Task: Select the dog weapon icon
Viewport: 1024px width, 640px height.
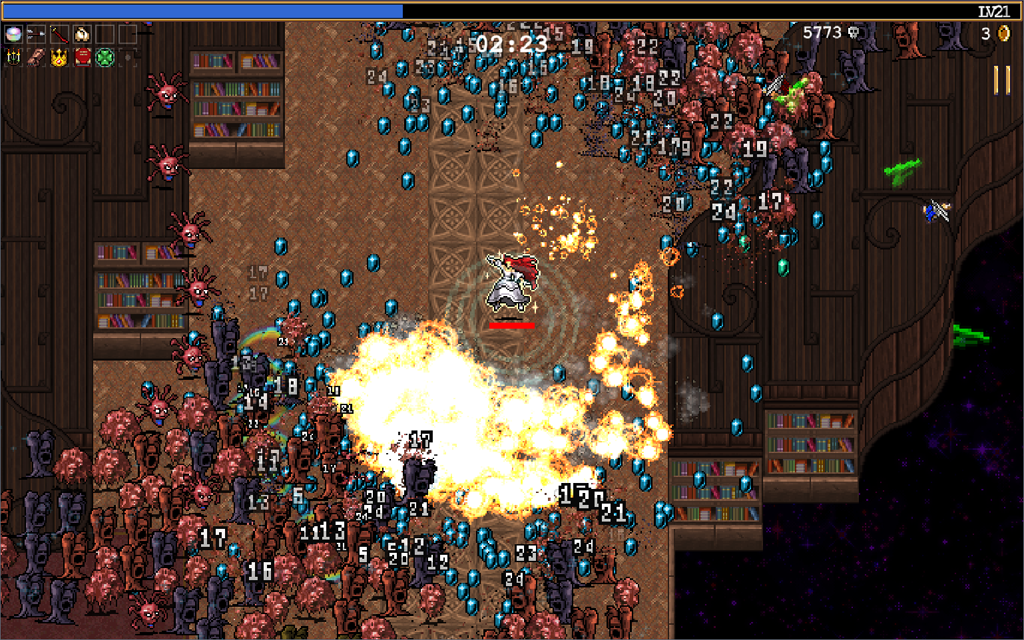Action: tap(82, 34)
